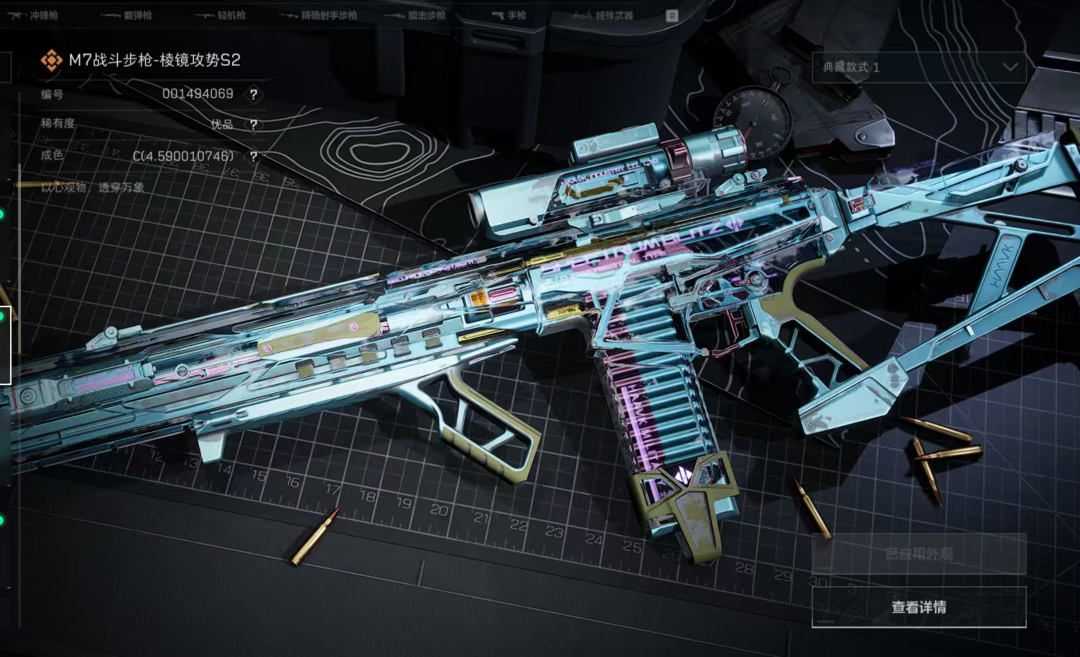Open the 稀有度 question mark tooltip
The height and width of the screenshot is (657, 1080).
254,125
